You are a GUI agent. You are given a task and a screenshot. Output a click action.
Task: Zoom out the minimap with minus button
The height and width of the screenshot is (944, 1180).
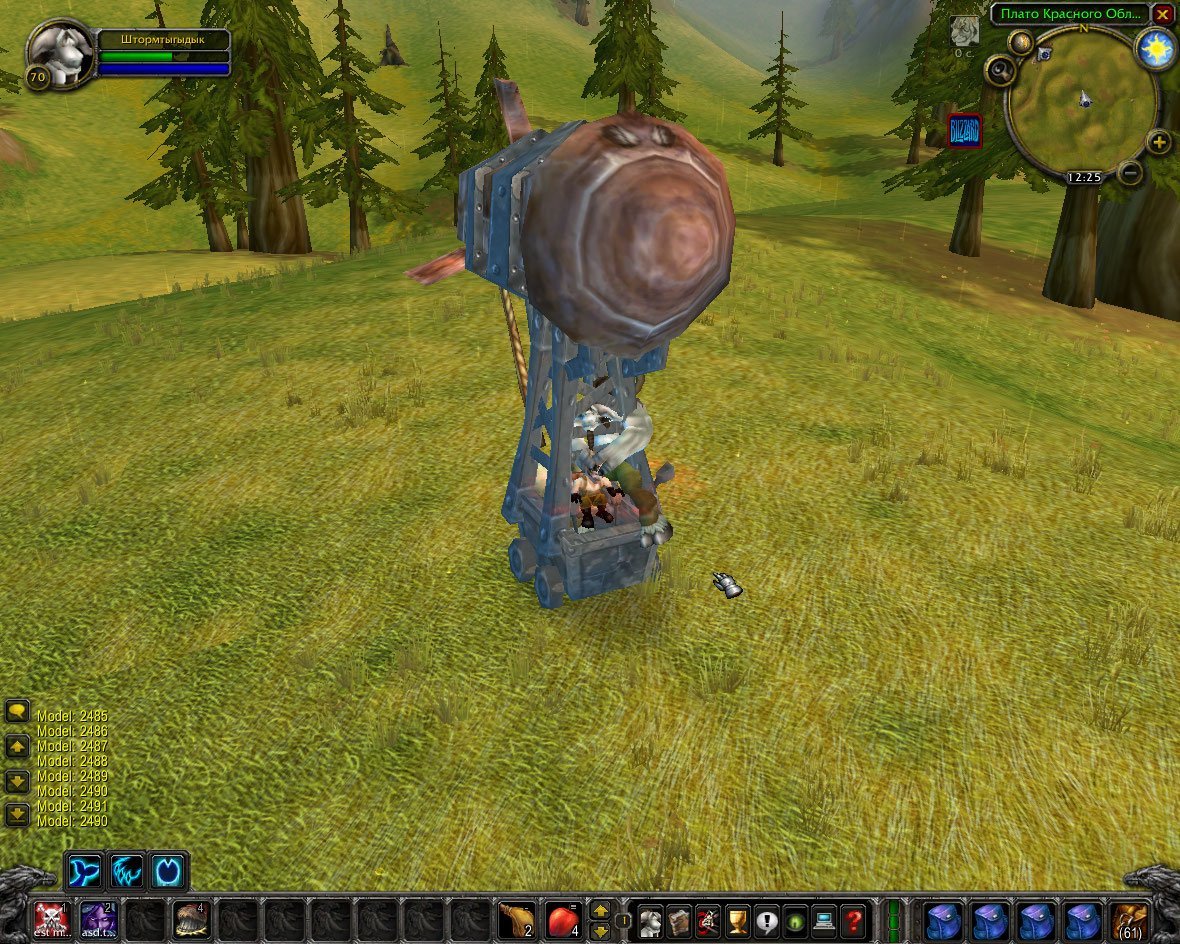1131,173
